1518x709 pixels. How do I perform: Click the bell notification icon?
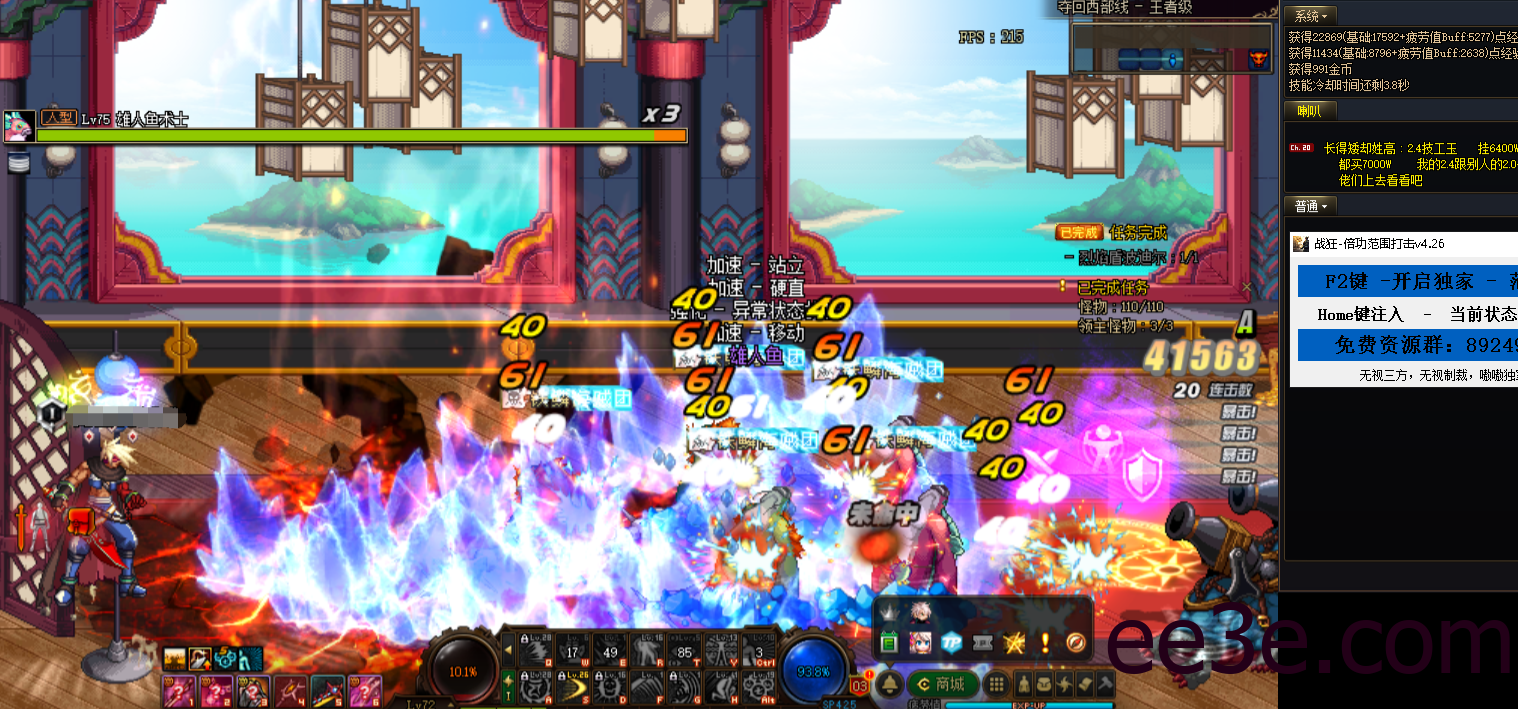click(889, 685)
